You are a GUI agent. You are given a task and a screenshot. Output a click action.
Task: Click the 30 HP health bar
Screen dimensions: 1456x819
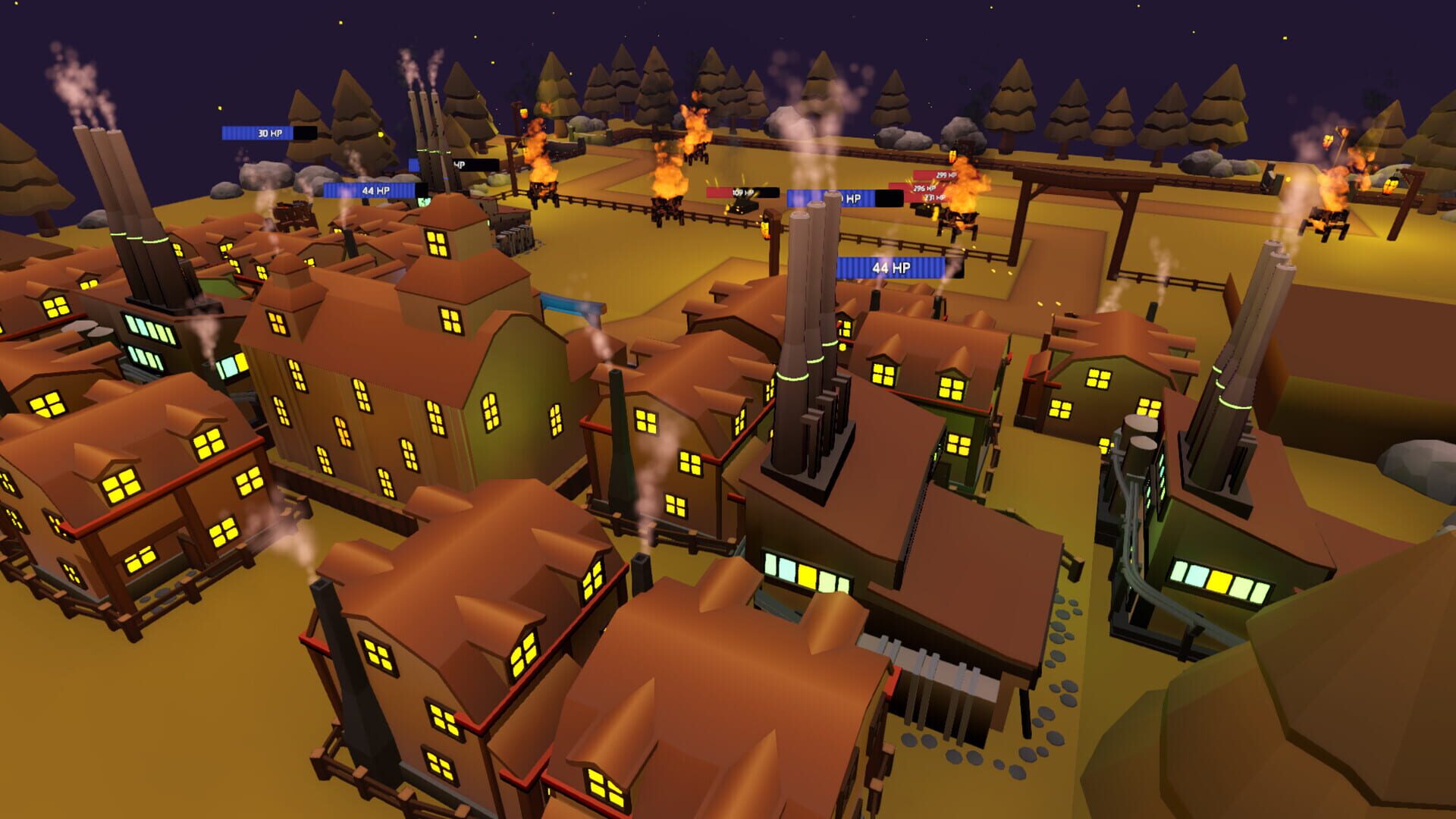pos(269,133)
